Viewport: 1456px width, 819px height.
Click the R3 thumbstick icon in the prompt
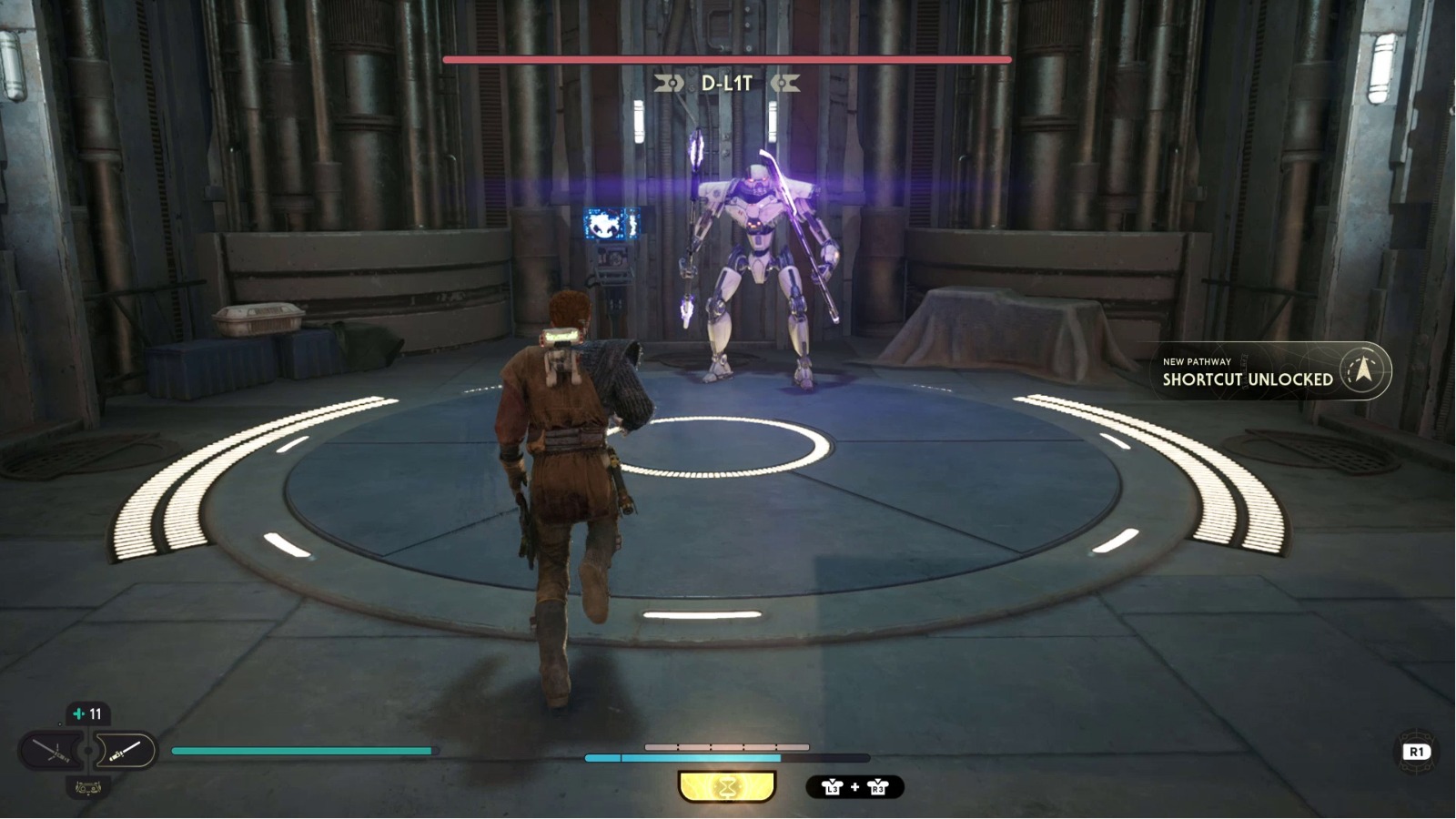(877, 788)
